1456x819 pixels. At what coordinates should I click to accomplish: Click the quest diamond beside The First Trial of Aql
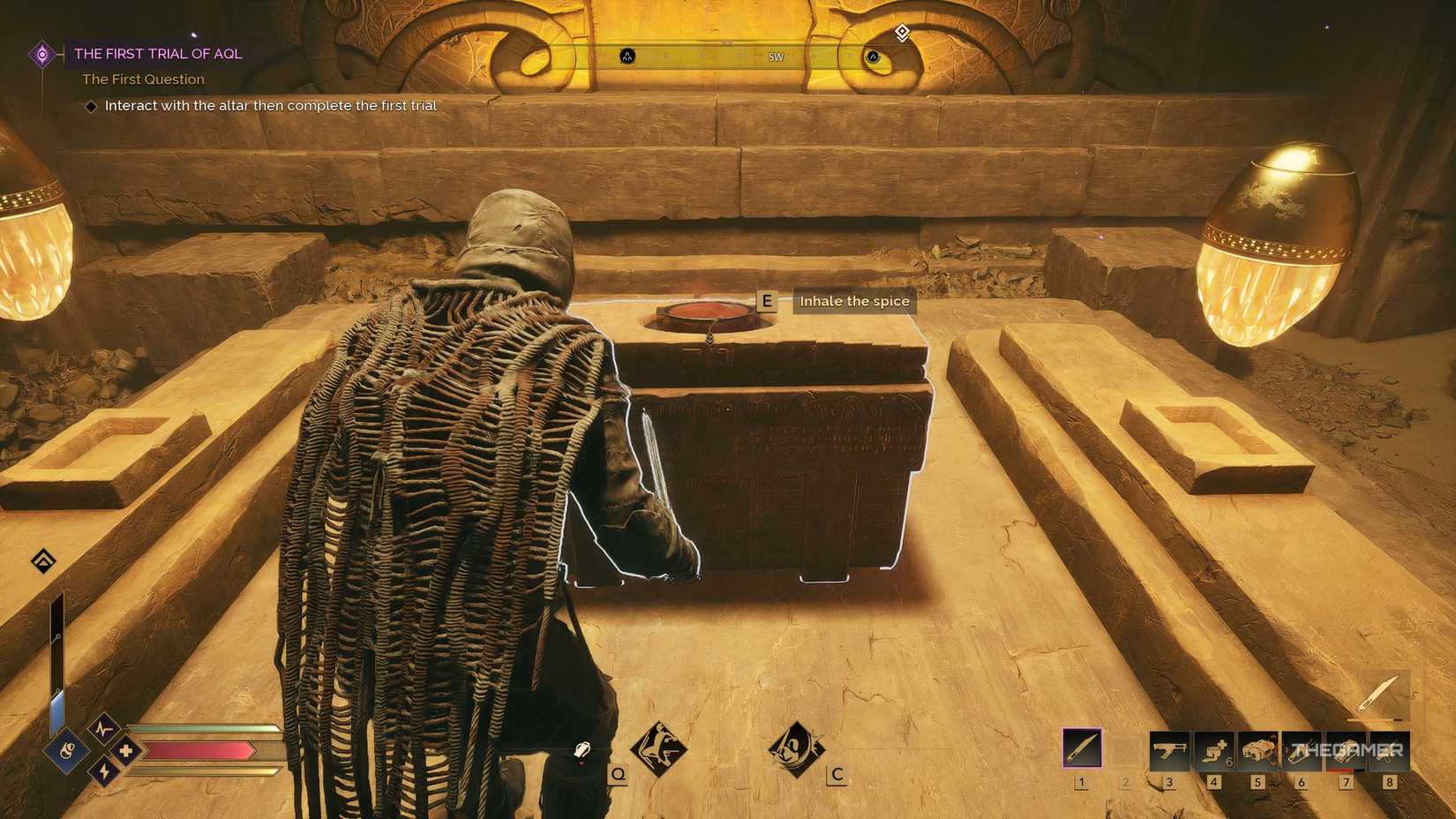42,54
